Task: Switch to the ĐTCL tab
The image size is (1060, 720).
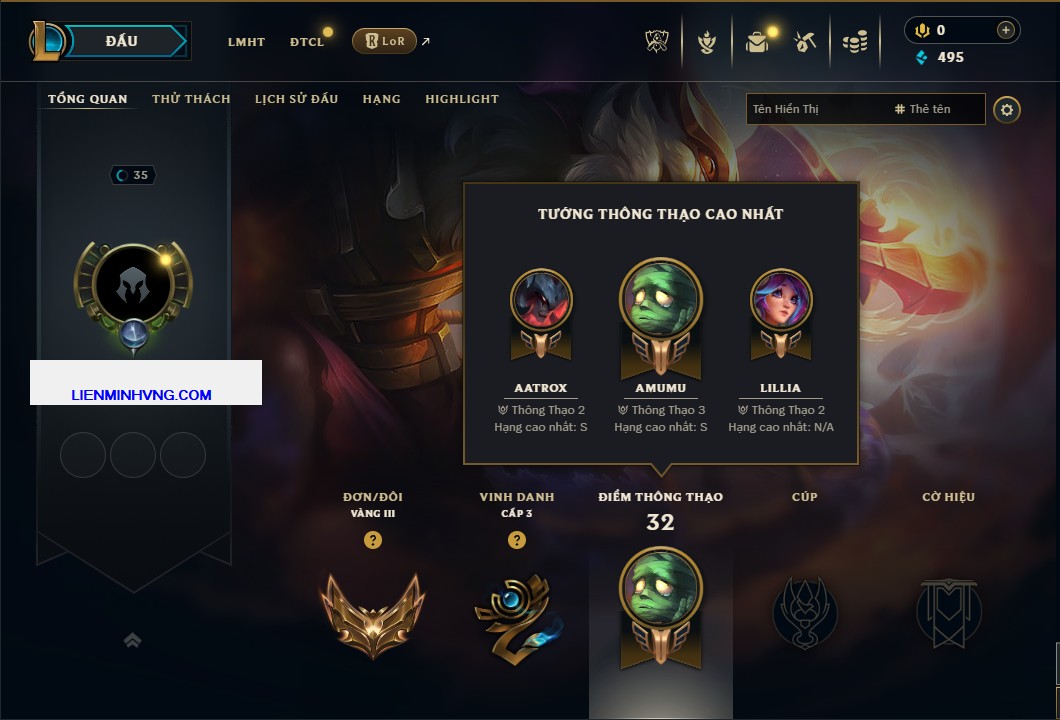Action: (x=307, y=42)
